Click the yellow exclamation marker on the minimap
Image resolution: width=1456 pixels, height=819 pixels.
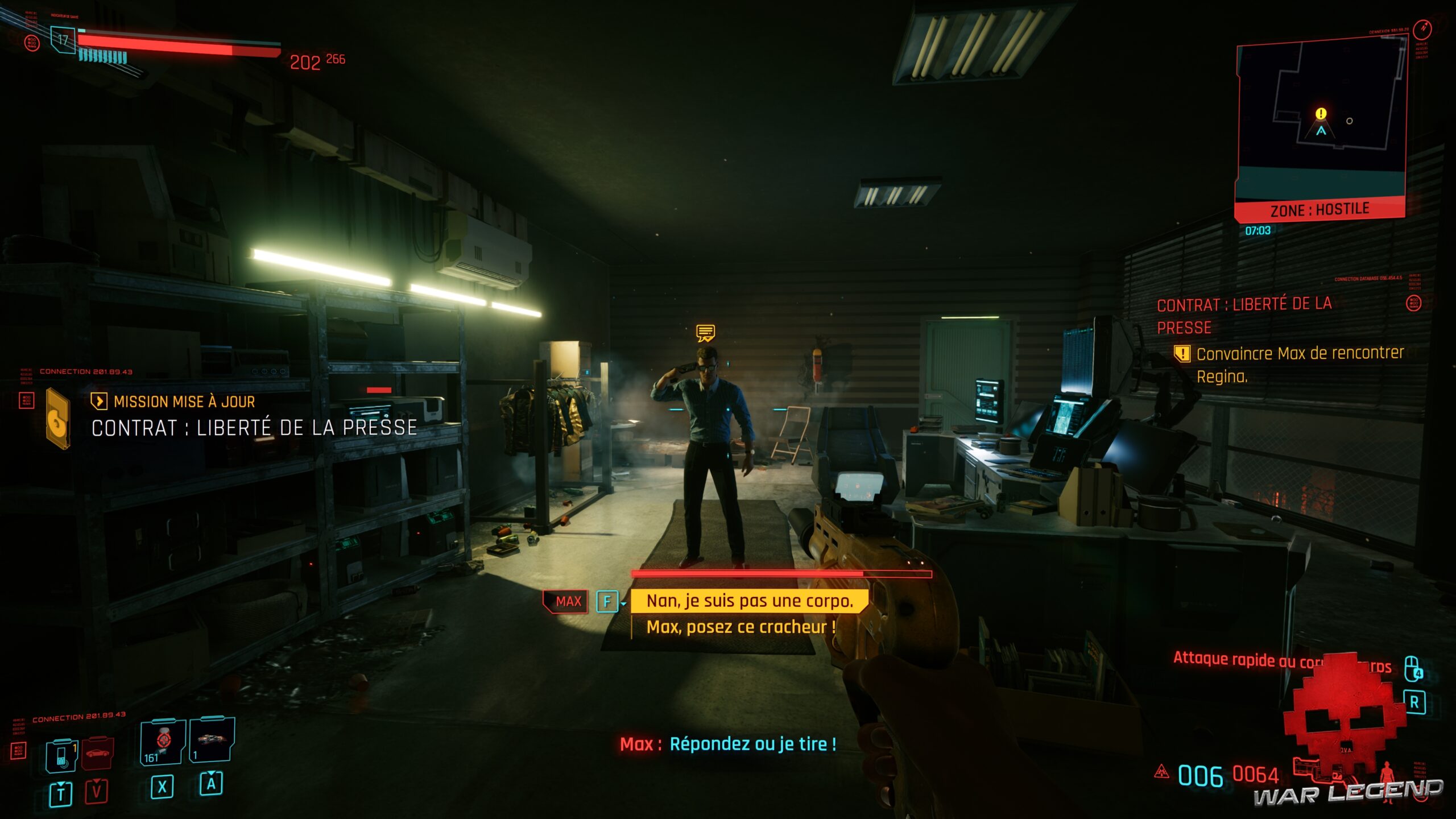[x=1321, y=113]
